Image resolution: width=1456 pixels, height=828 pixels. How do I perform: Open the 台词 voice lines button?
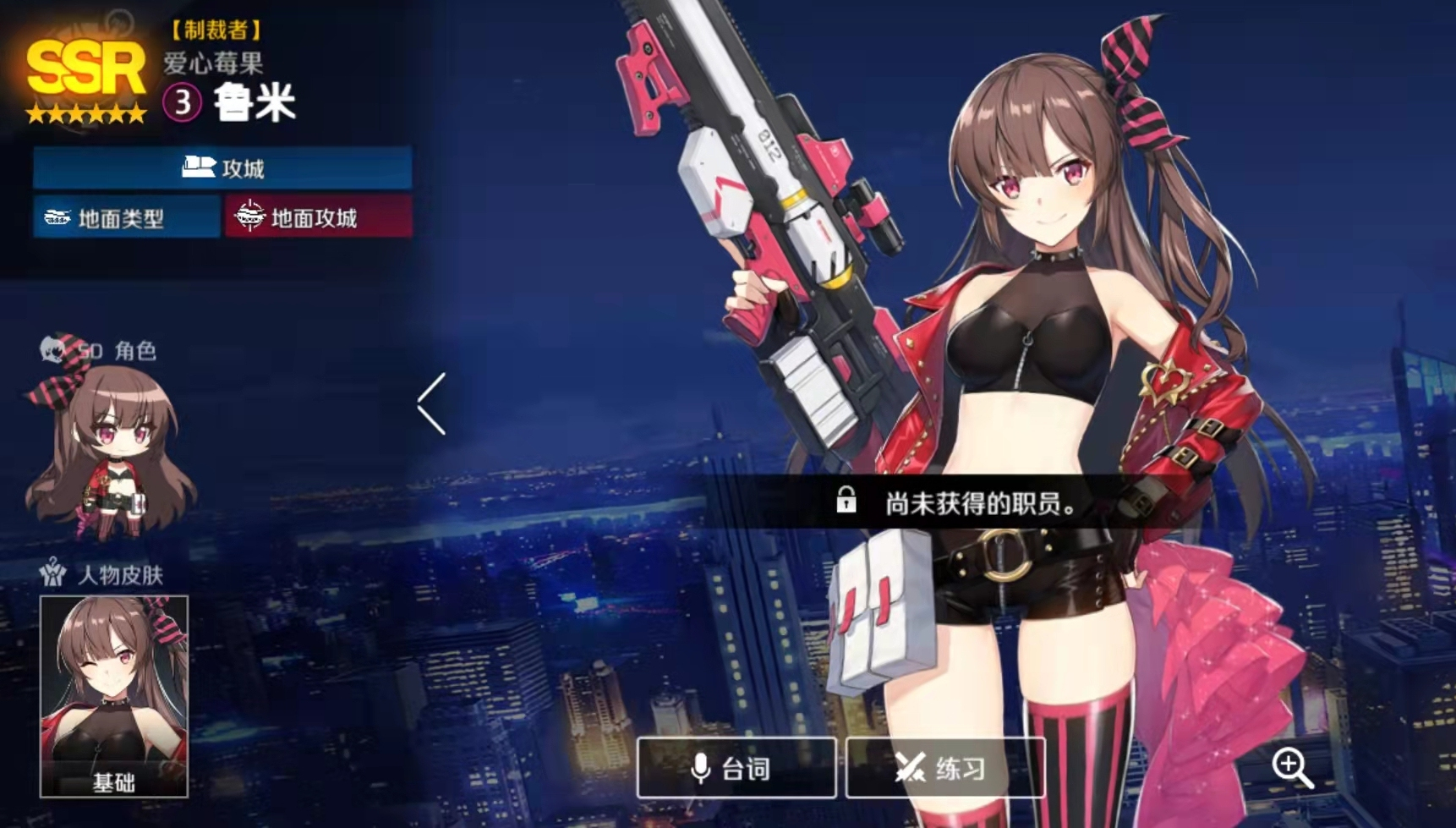click(x=736, y=768)
